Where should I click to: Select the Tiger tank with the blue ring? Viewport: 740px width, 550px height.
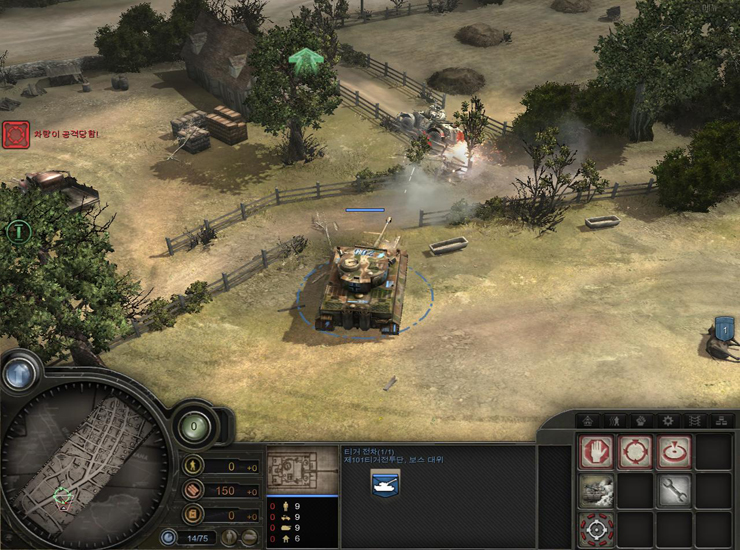click(x=362, y=290)
